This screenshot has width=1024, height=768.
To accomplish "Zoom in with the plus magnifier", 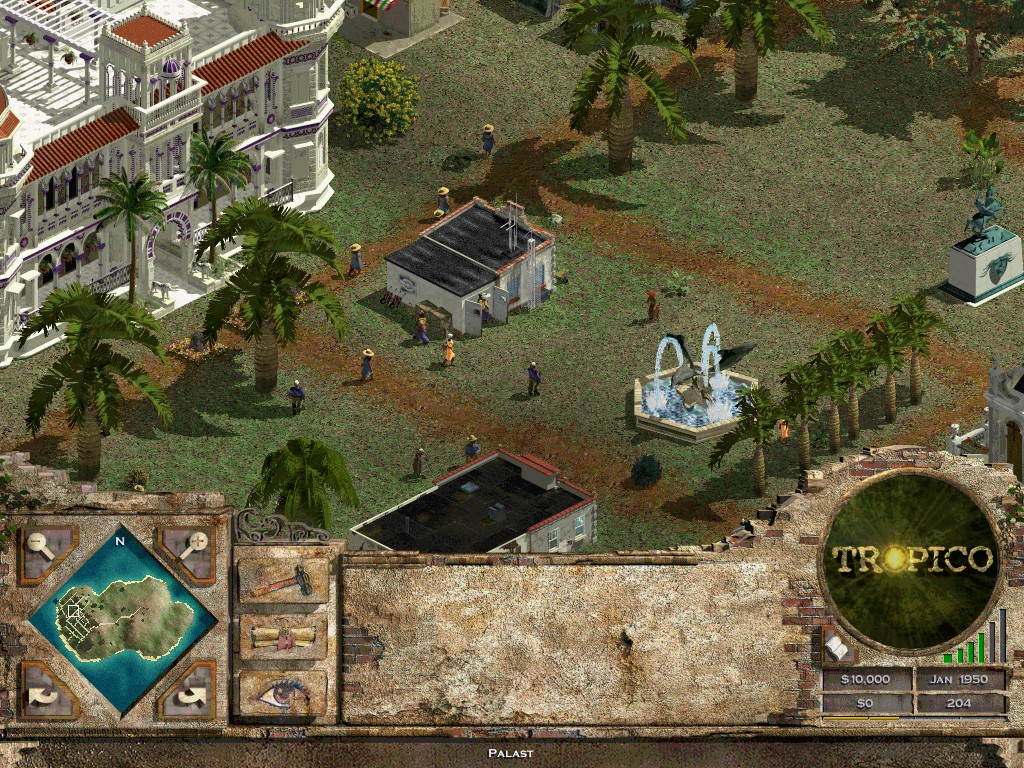I will click(x=187, y=553).
